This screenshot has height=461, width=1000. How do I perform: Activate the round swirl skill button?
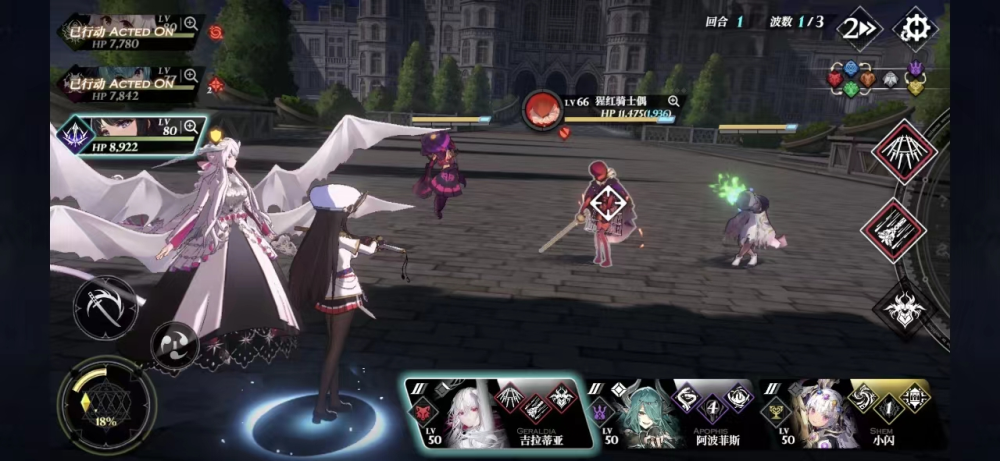pos(174,346)
